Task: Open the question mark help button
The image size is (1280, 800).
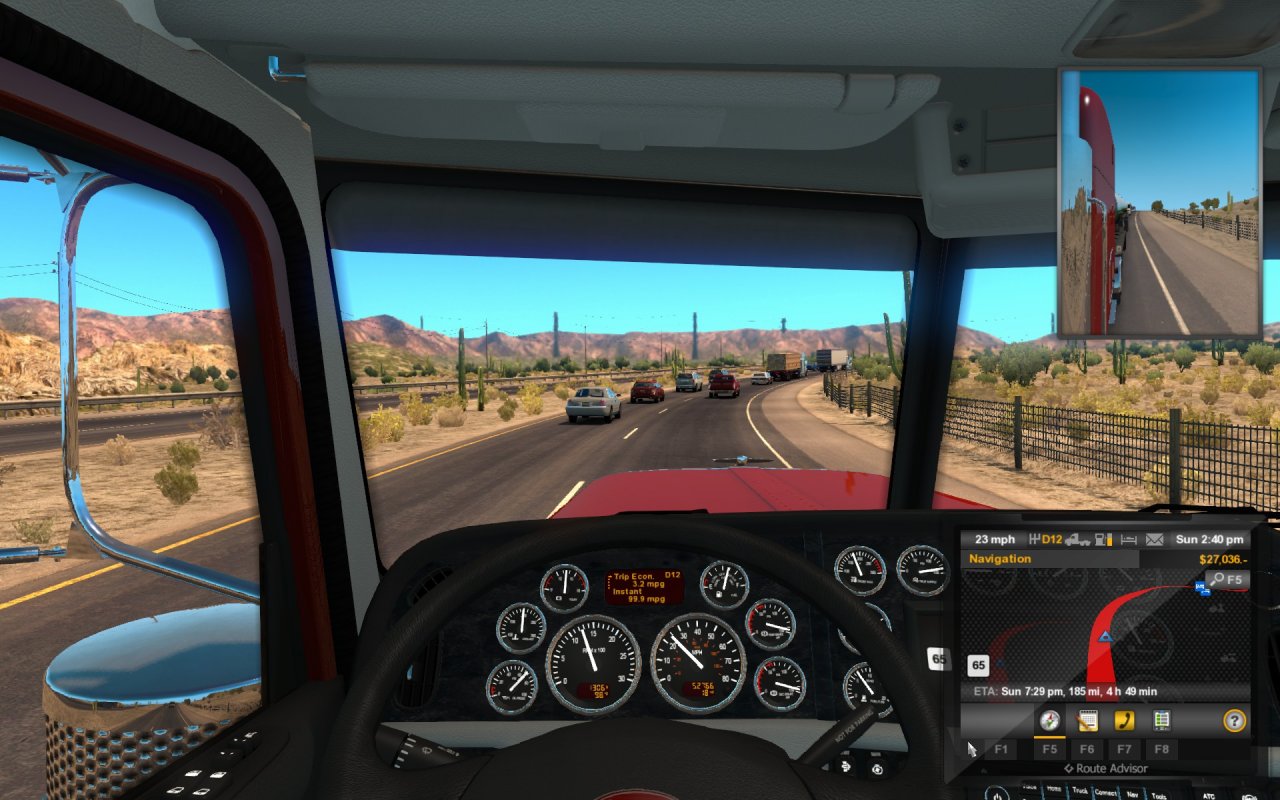Action: (1235, 720)
